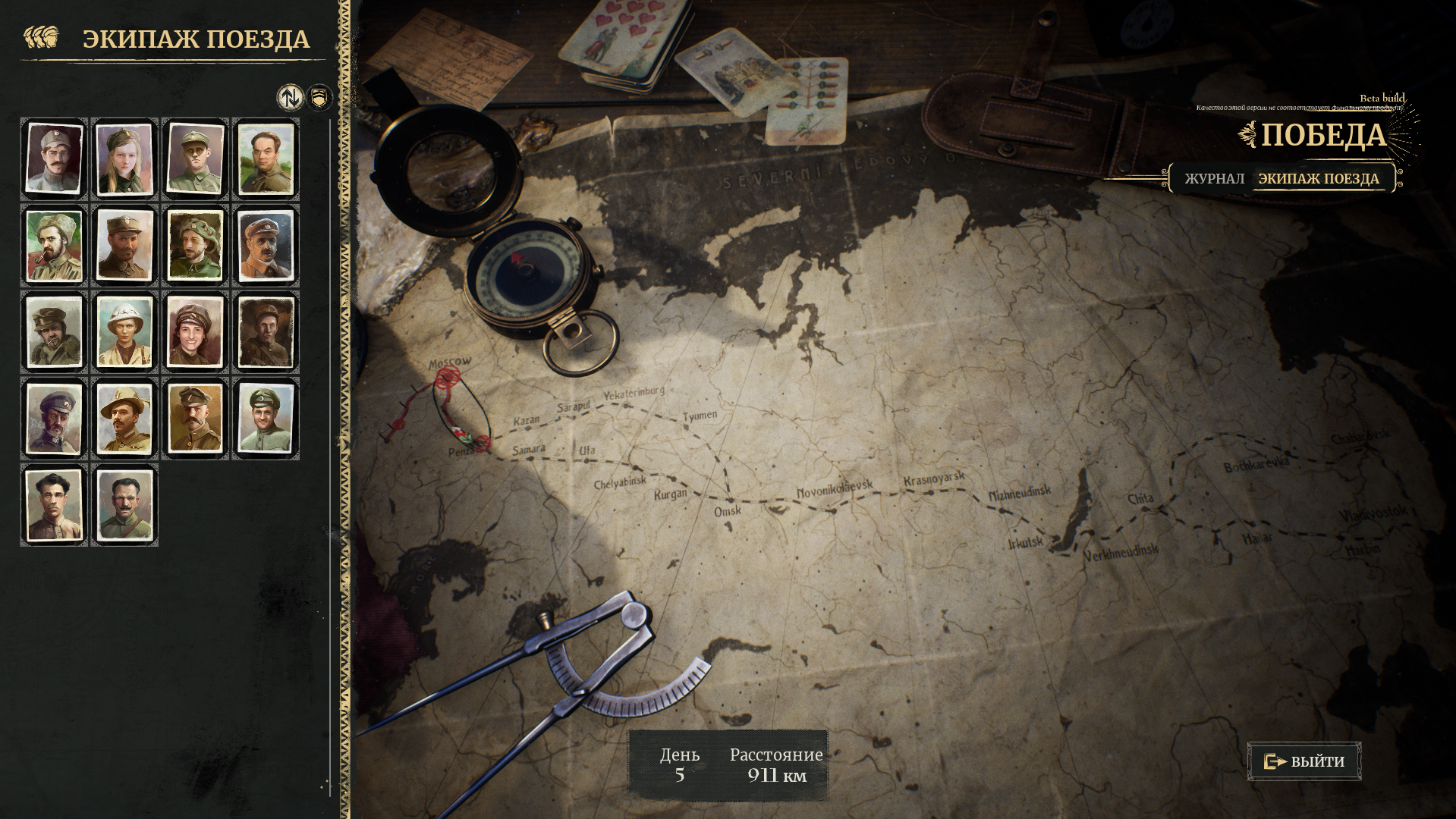The width and height of the screenshot is (1456, 819).
Task: Select the grey-bearded man in dark cap
Action: (54, 419)
